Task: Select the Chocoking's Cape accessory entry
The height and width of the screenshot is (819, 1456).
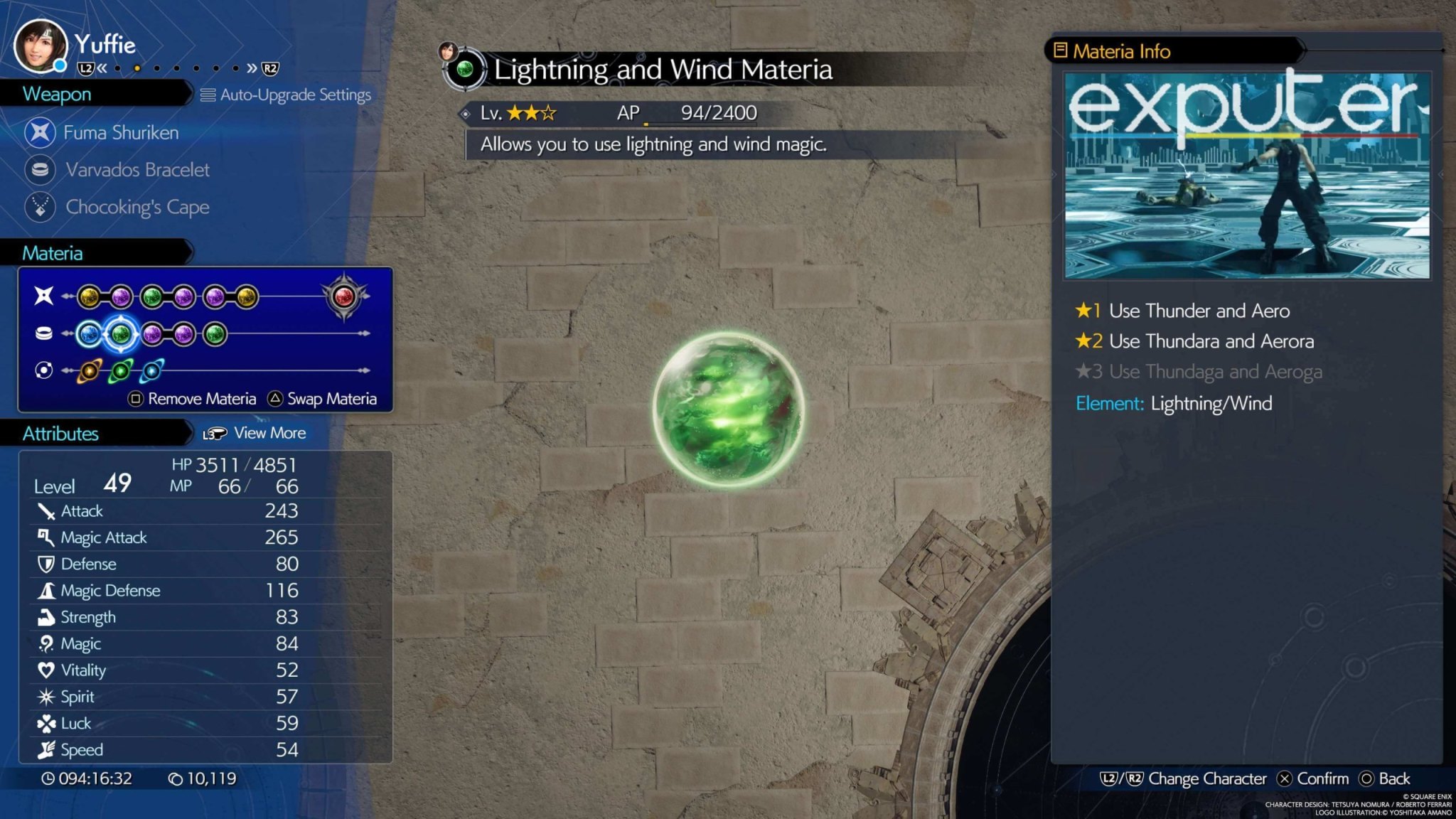Action: 136,207
